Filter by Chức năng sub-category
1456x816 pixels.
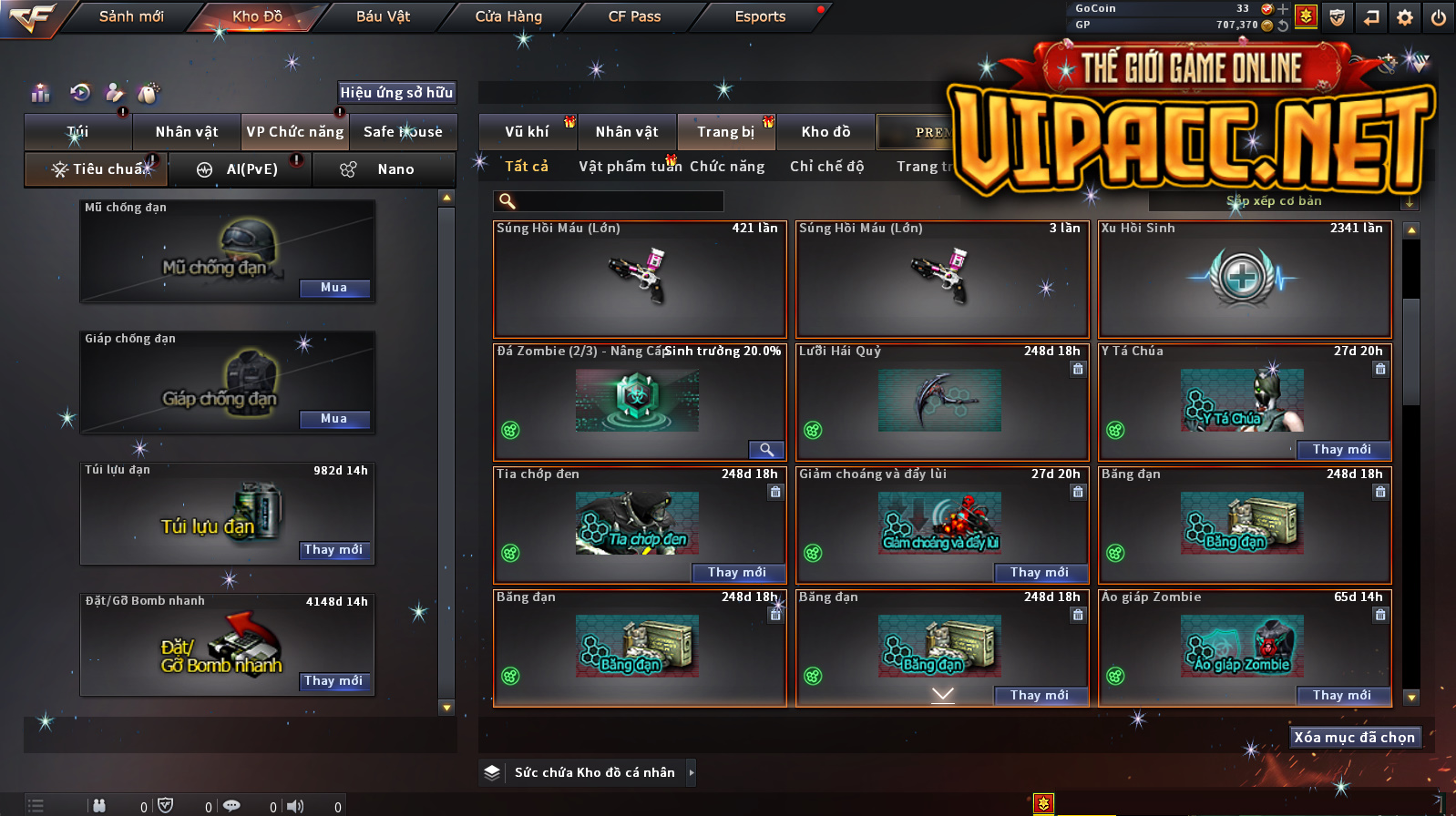(727, 167)
